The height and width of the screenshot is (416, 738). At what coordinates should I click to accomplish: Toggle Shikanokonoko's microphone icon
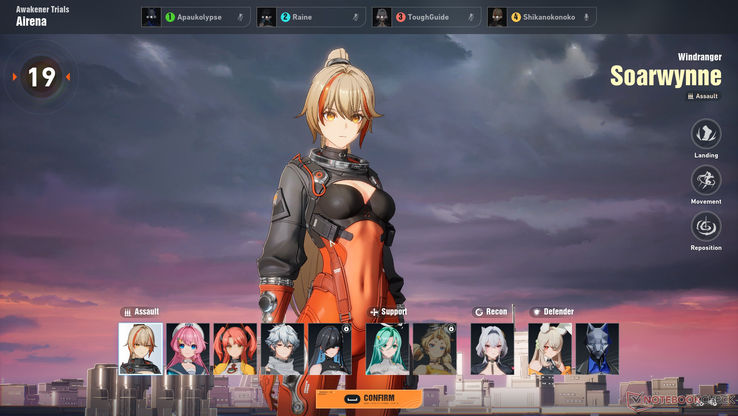(586, 17)
